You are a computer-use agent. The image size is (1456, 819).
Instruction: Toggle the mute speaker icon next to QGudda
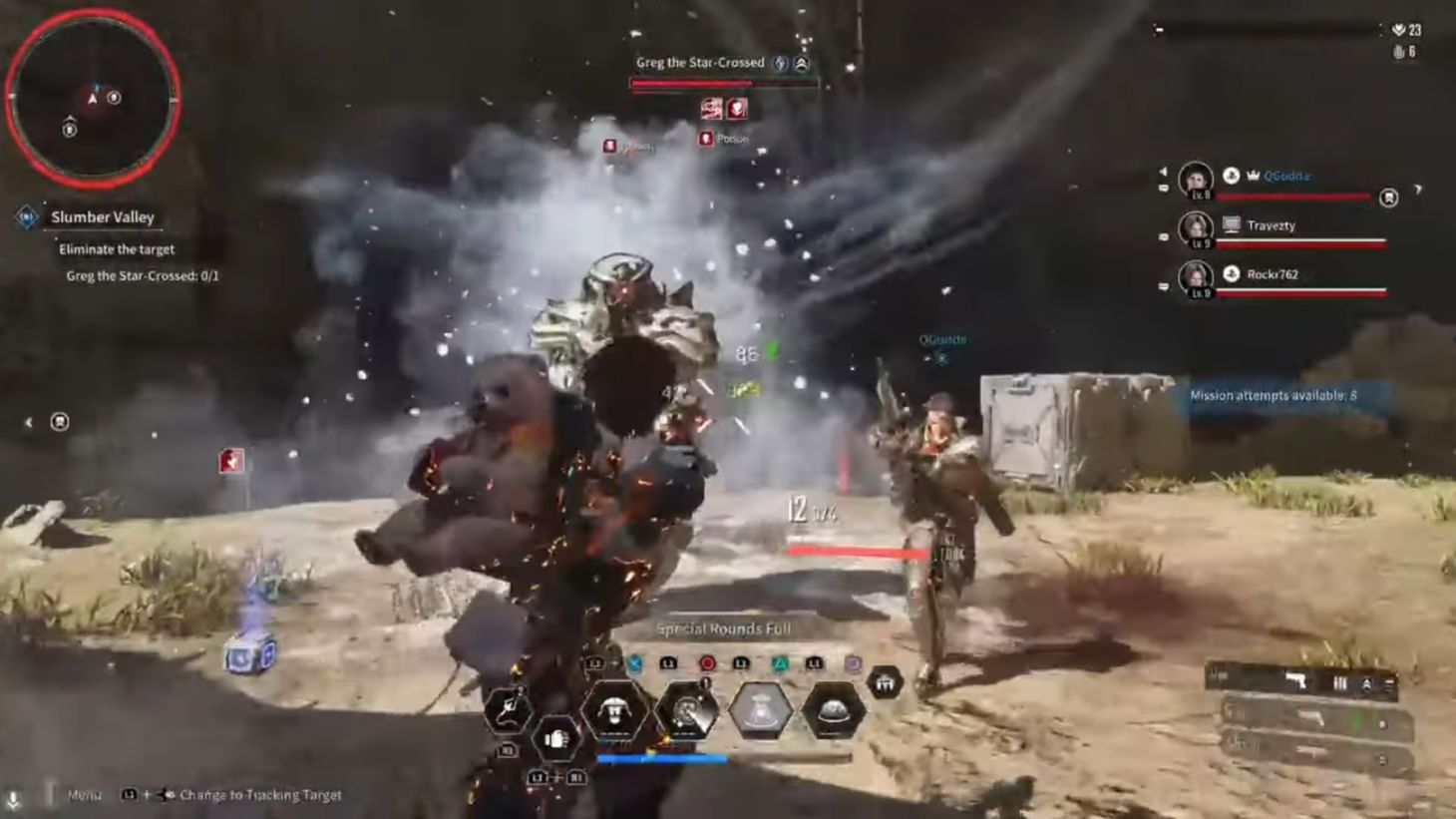pyautogui.click(x=1164, y=172)
